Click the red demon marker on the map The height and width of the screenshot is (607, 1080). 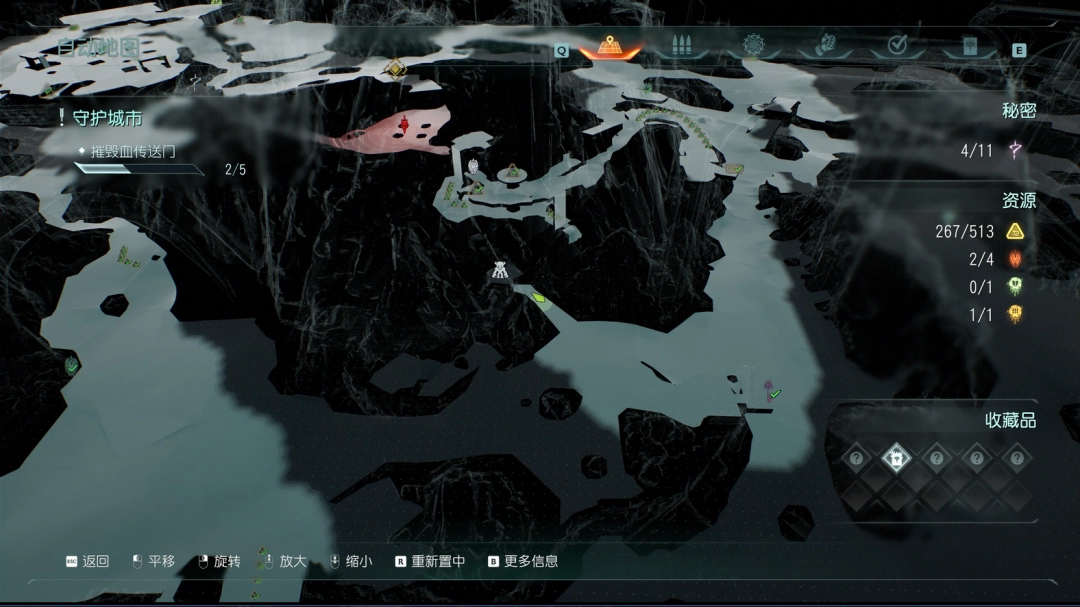coord(404,124)
